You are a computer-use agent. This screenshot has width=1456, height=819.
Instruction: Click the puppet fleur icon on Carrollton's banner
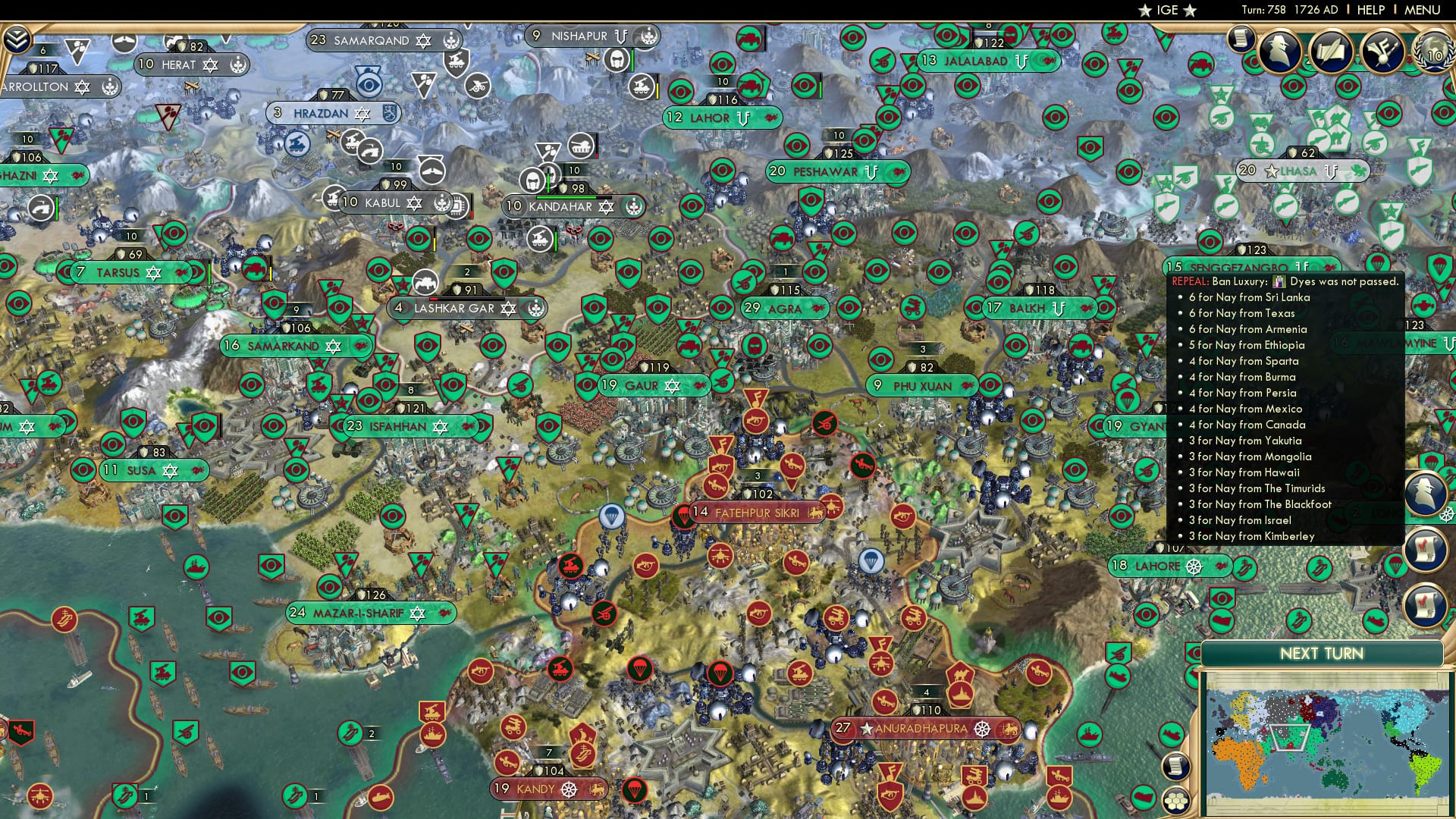[110, 86]
